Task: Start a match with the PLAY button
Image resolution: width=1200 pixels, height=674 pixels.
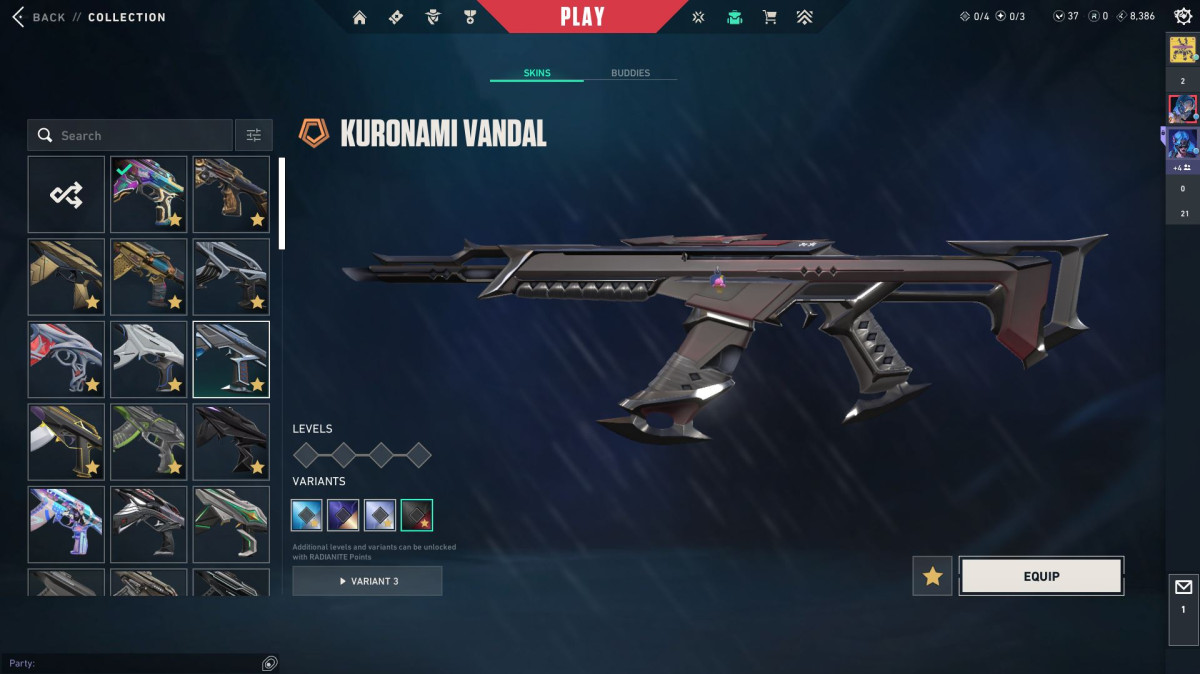Action: pos(582,17)
